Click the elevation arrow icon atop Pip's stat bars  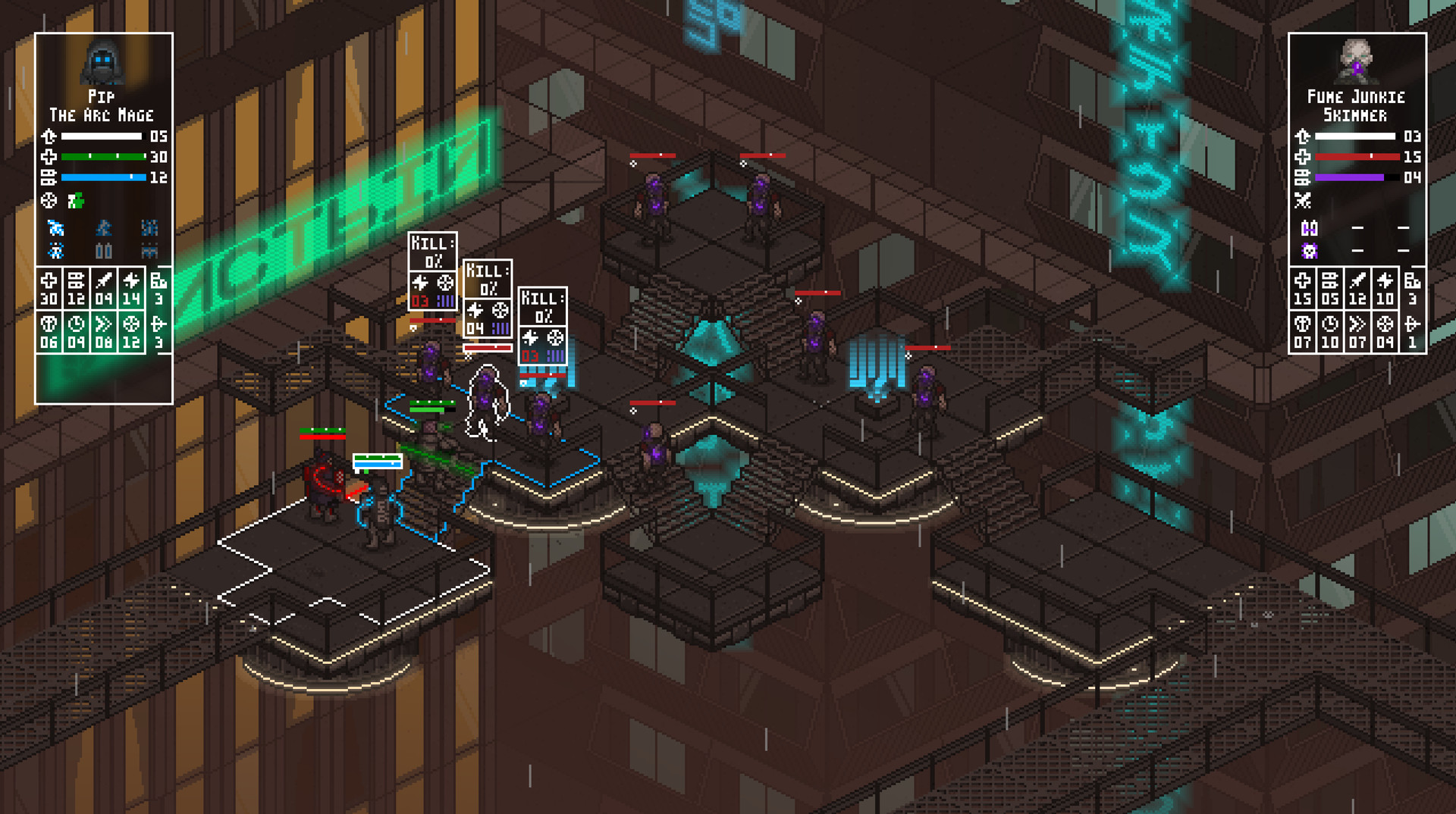50,136
